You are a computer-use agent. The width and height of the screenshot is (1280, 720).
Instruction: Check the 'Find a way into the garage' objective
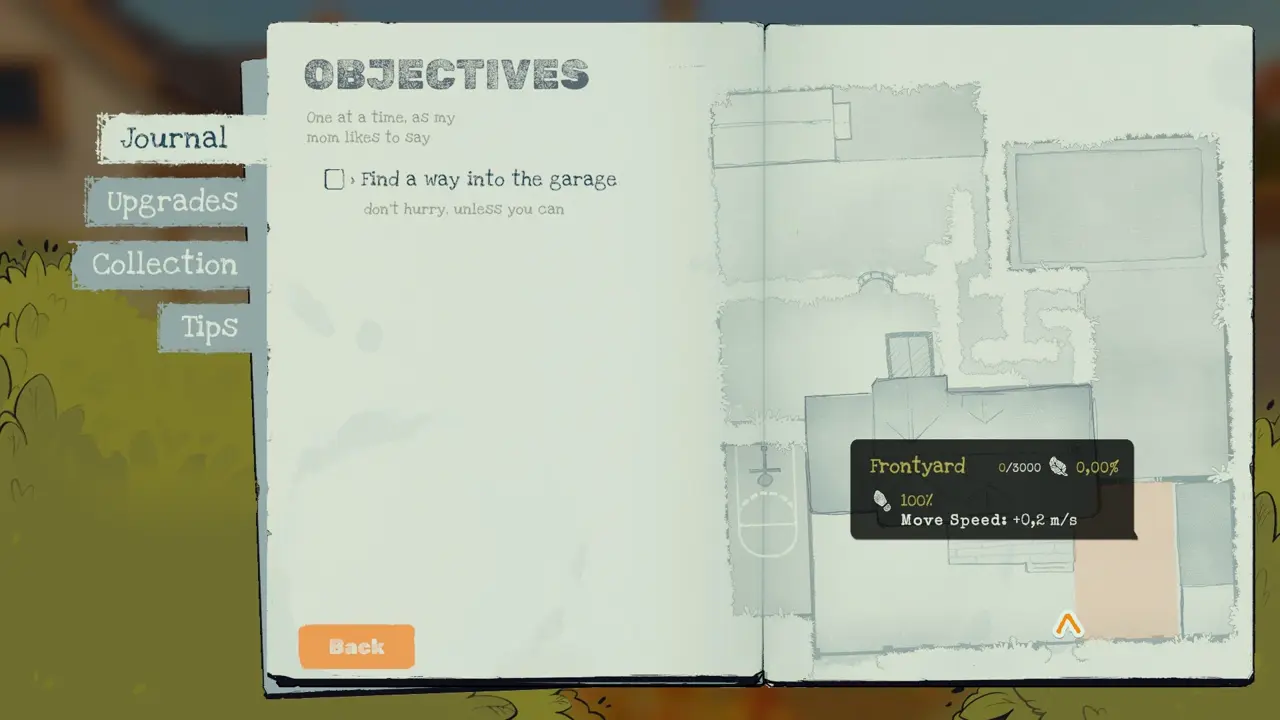[x=334, y=179]
